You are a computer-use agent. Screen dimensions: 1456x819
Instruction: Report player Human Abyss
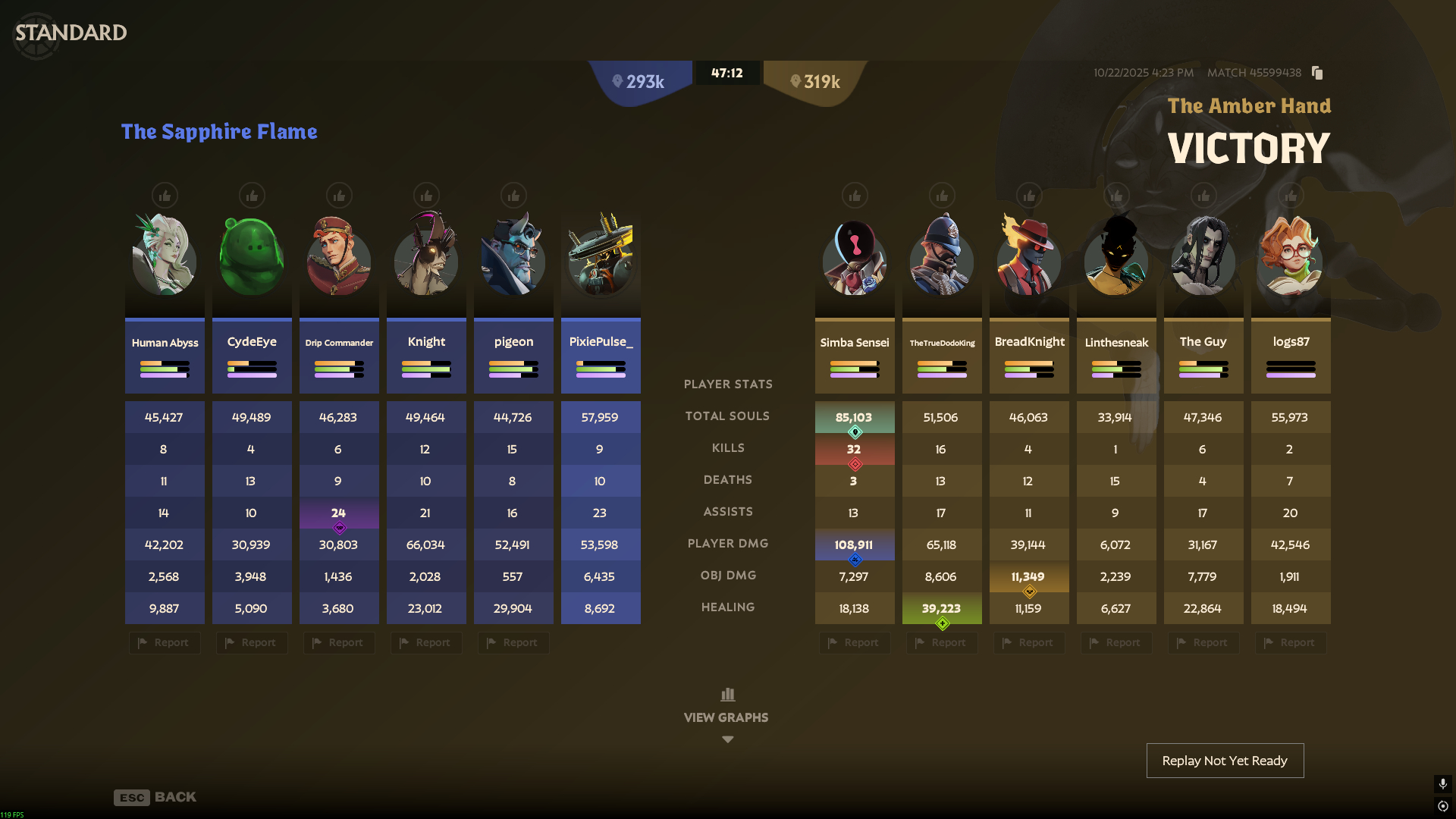click(165, 643)
